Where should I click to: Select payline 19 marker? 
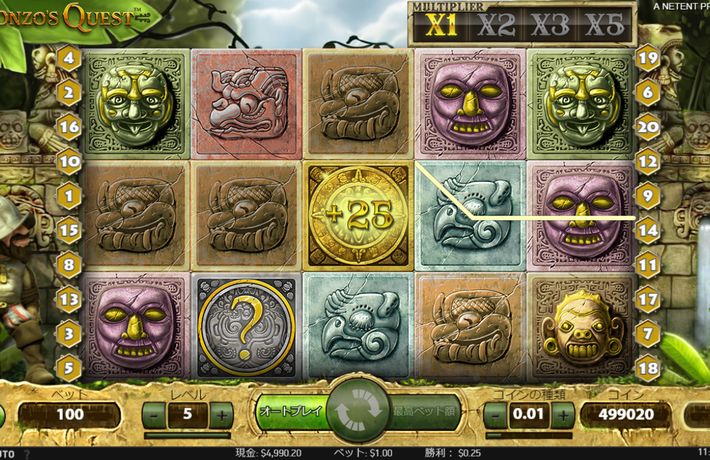pos(647,58)
